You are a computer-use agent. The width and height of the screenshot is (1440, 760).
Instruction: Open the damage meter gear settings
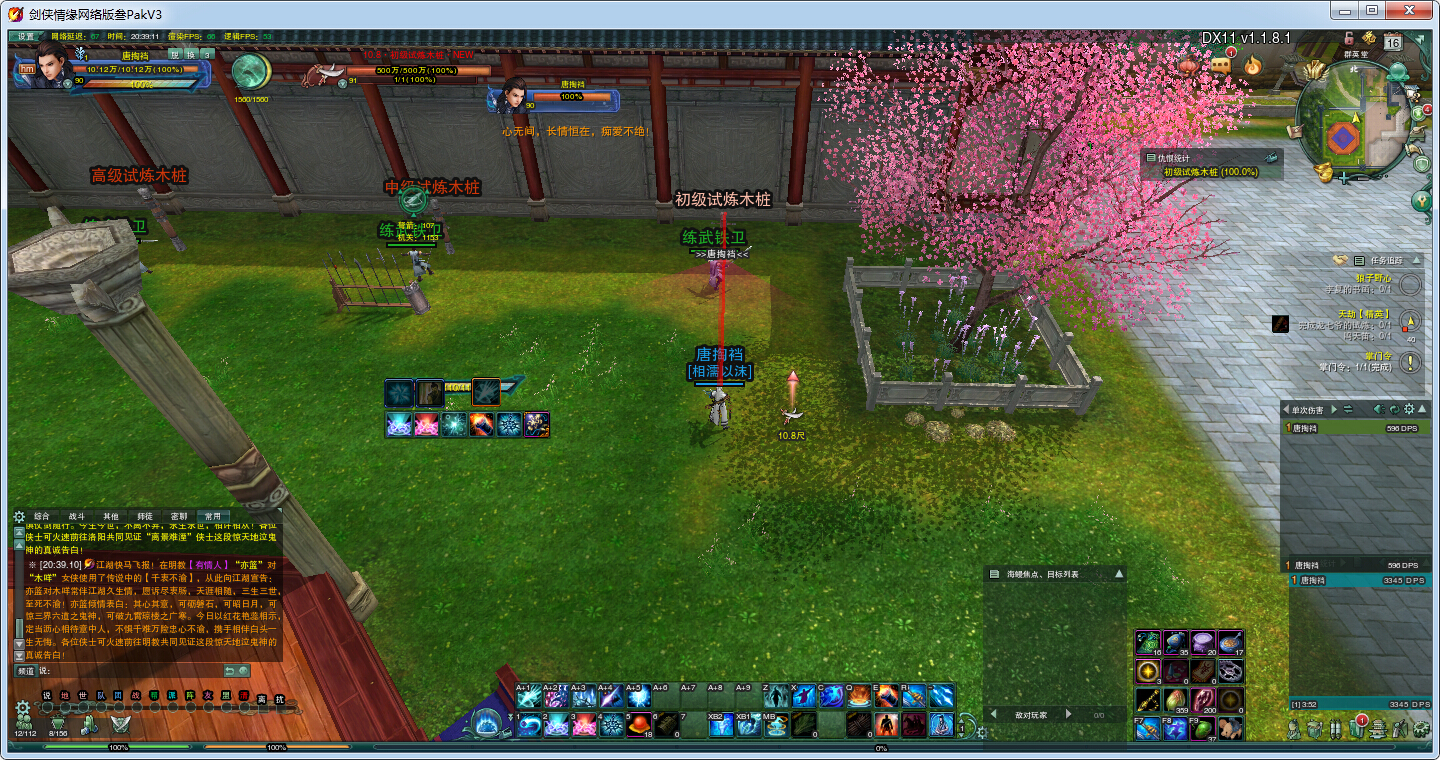pyautogui.click(x=1409, y=409)
